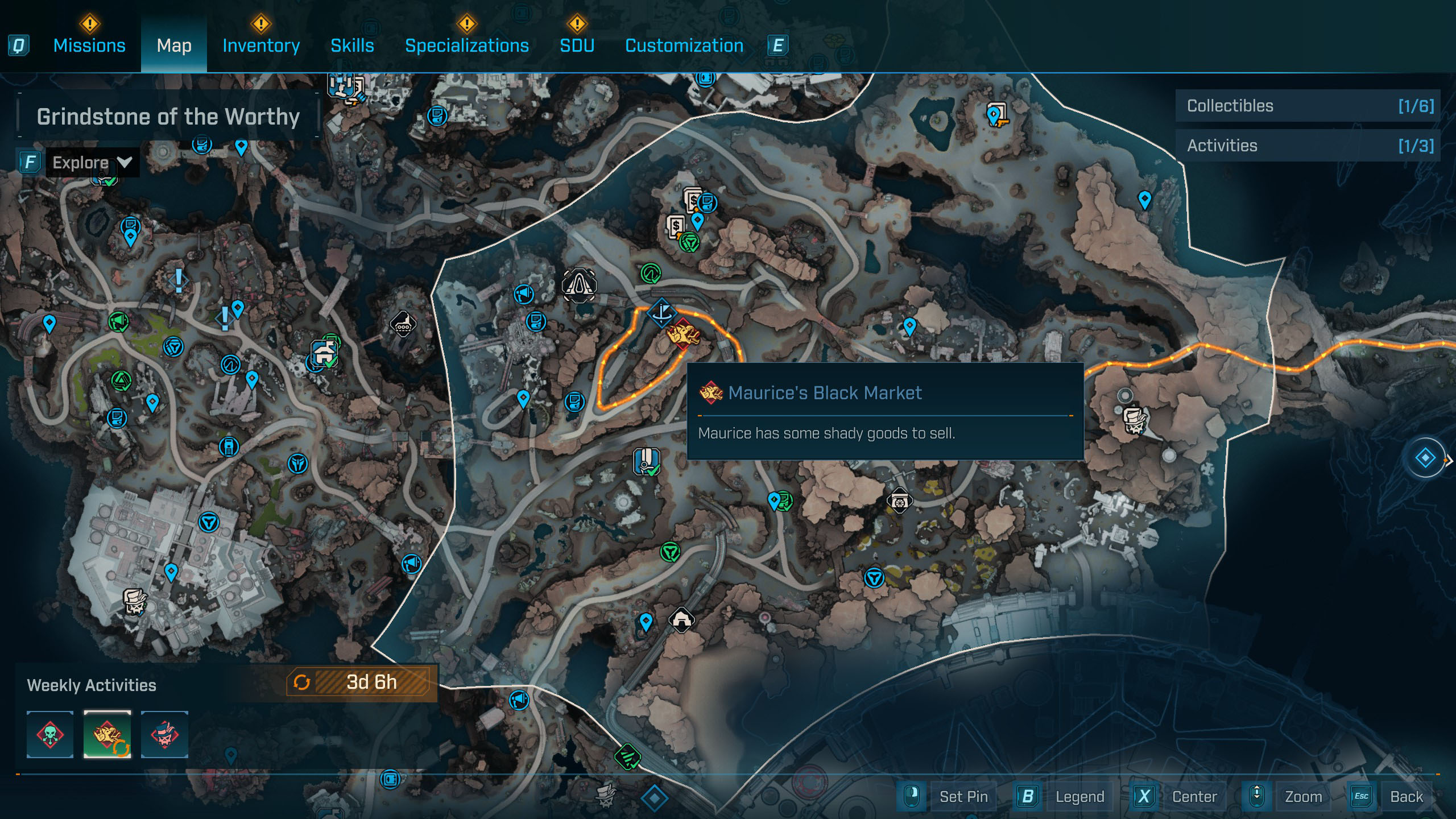Image resolution: width=1456 pixels, height=819 pixels.
Task: Select the igloo hut map marker
Action: [x=681, y=619]
